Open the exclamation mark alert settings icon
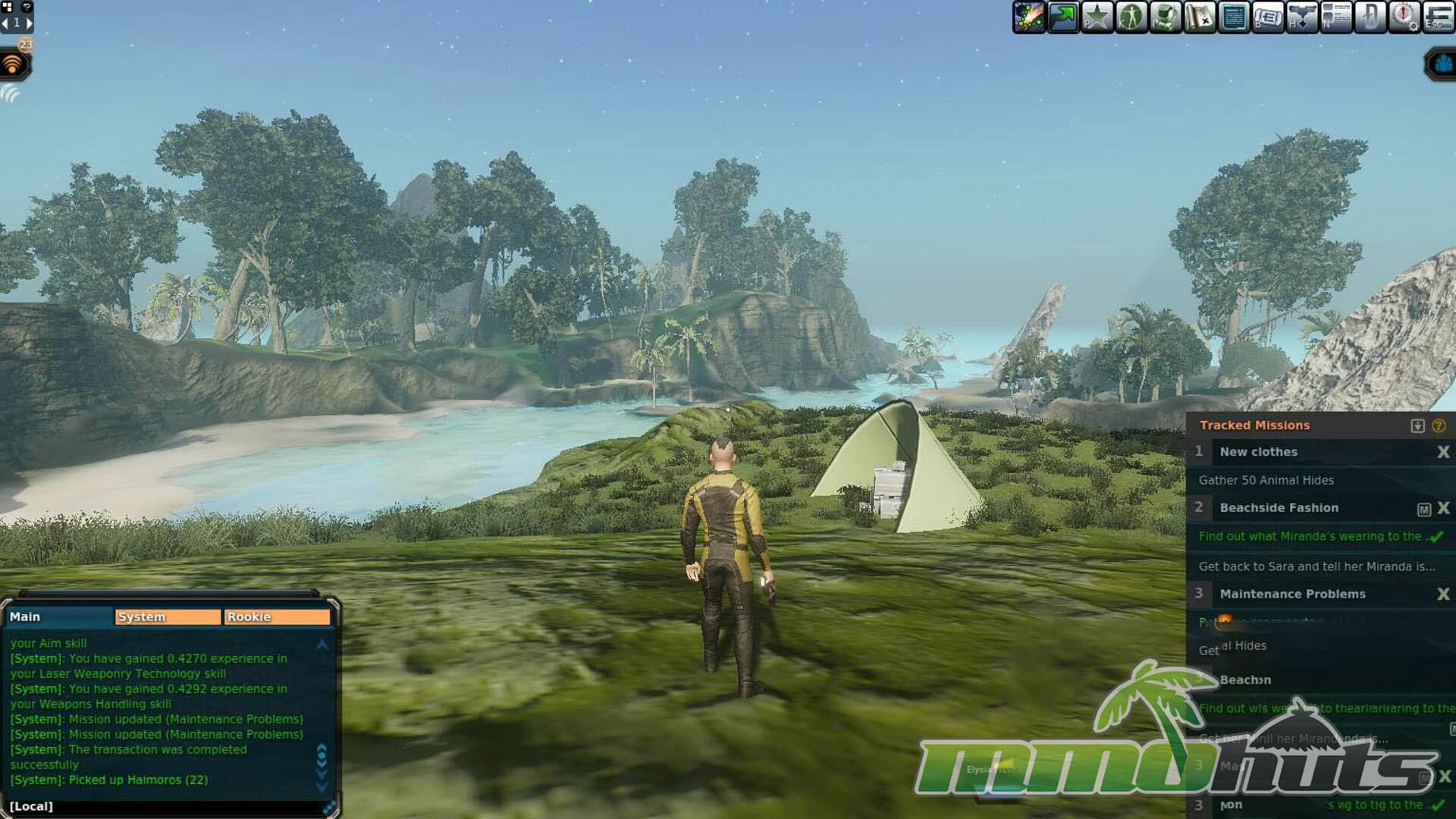 tap(1404, 17)
